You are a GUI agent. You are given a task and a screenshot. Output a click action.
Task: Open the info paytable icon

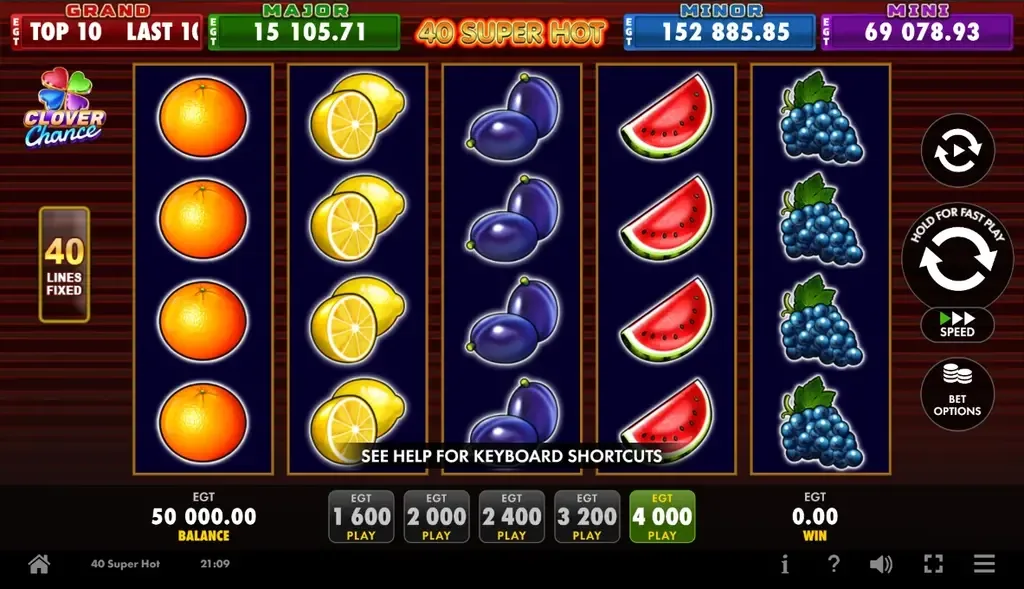pyautogui.click(x=785, y=564)
